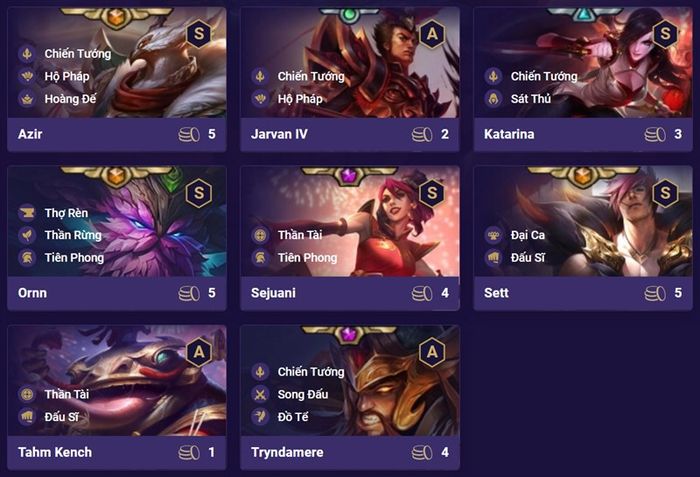Show the Sát Thủ trait on Katarina
This screenshot has width=700, height=477.
530,99
